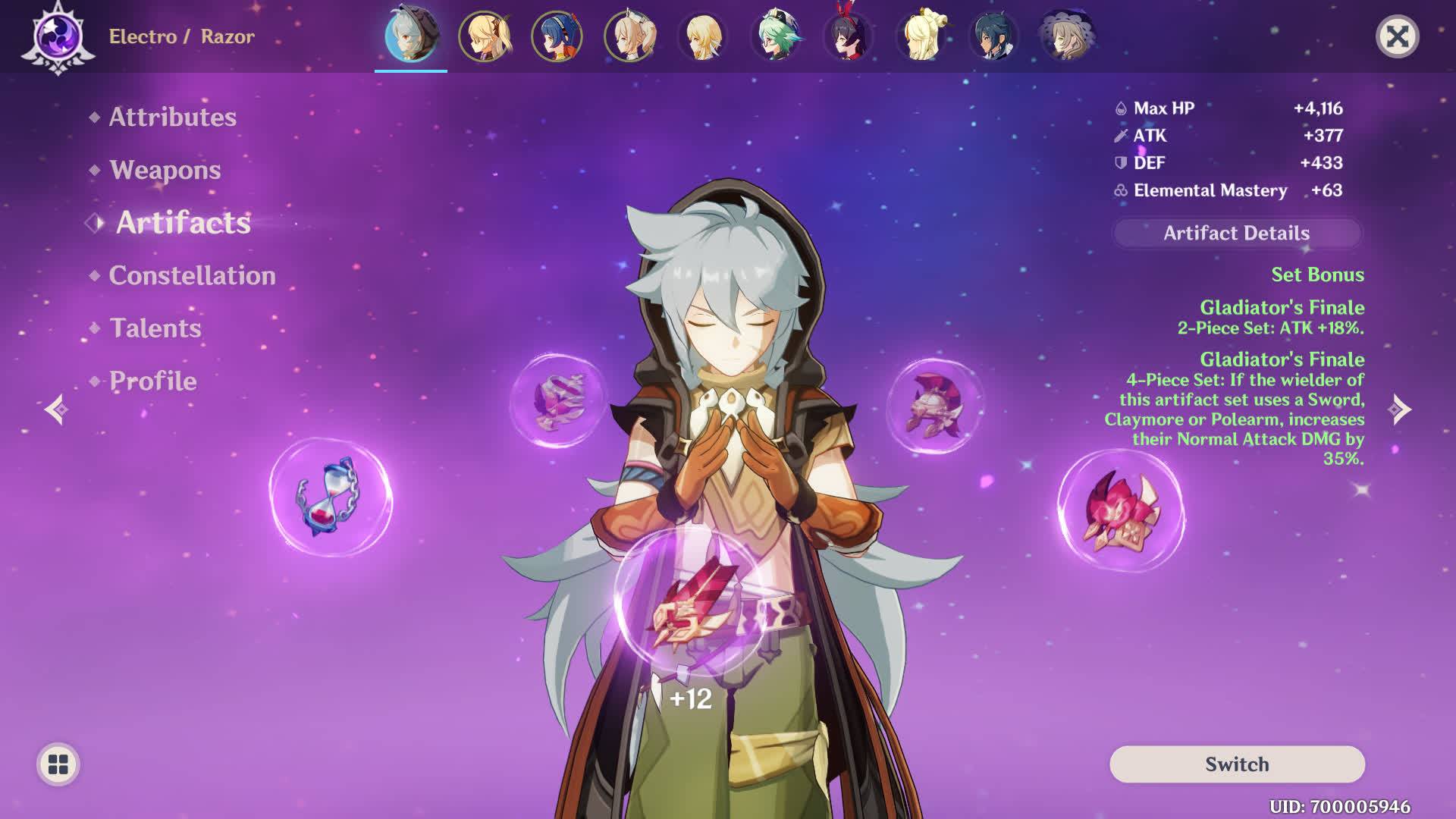Select the Artifacts menu entry
1456x819 pixels.
183,223
